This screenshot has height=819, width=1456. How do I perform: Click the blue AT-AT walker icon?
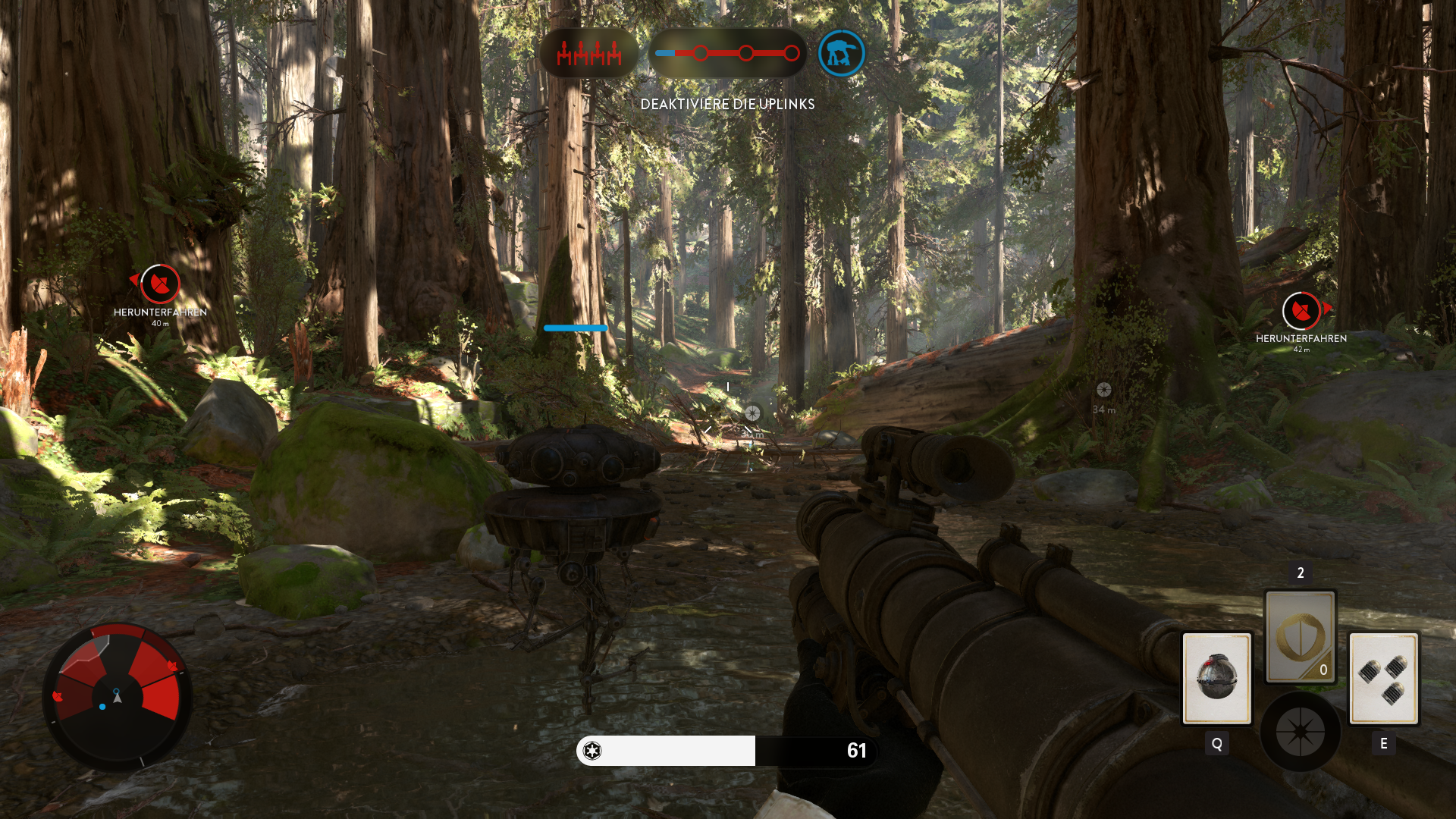coord(840,53)
